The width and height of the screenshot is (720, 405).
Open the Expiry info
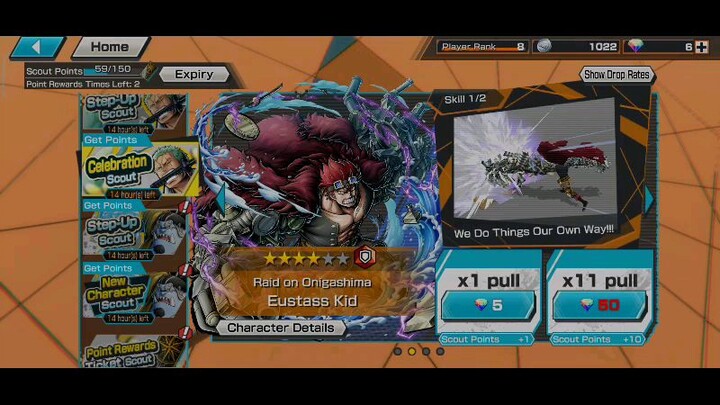point(193,74)
